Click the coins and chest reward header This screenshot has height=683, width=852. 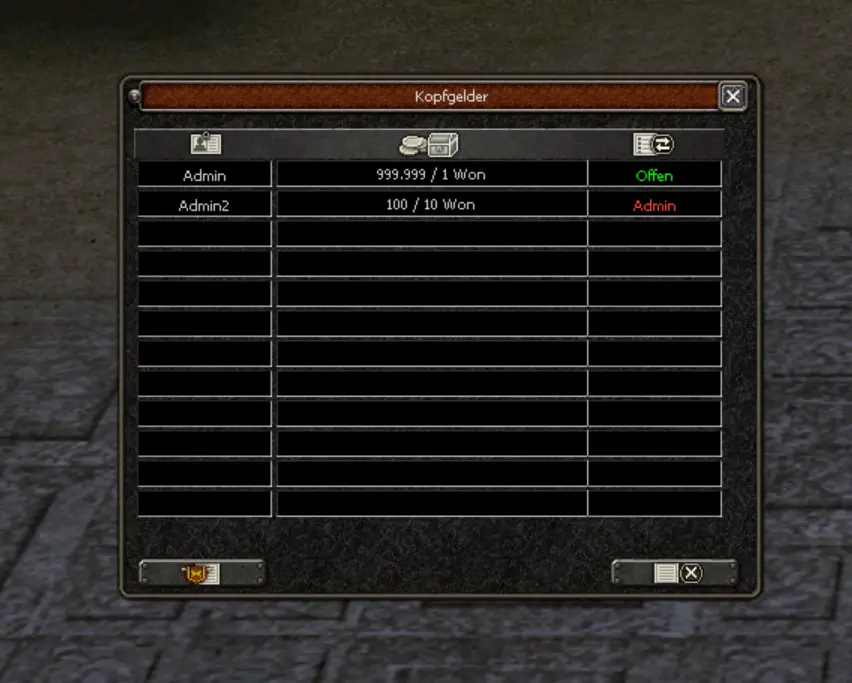pos(429,144)
